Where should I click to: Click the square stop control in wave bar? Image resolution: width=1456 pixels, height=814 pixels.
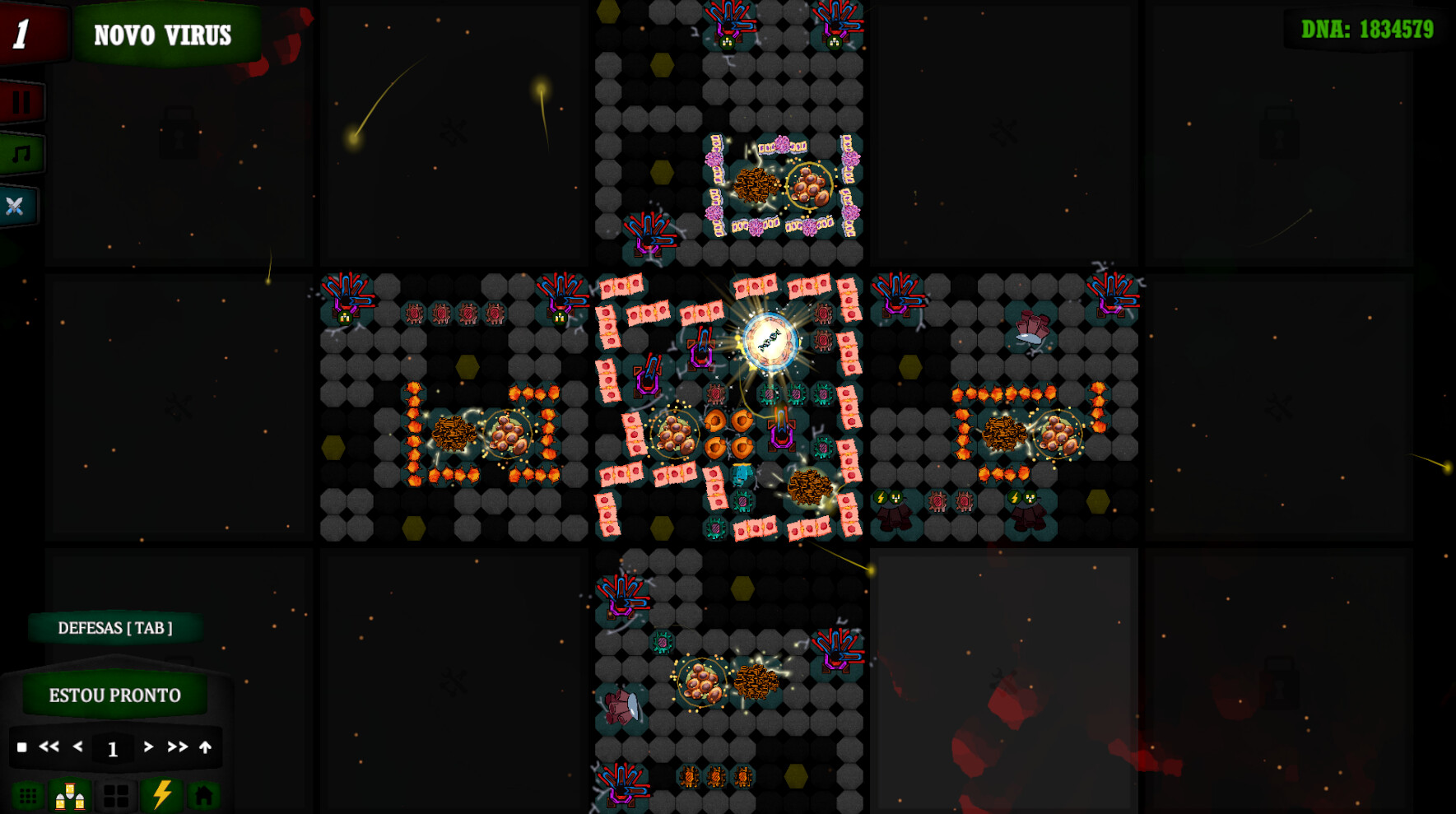point(25,747)
